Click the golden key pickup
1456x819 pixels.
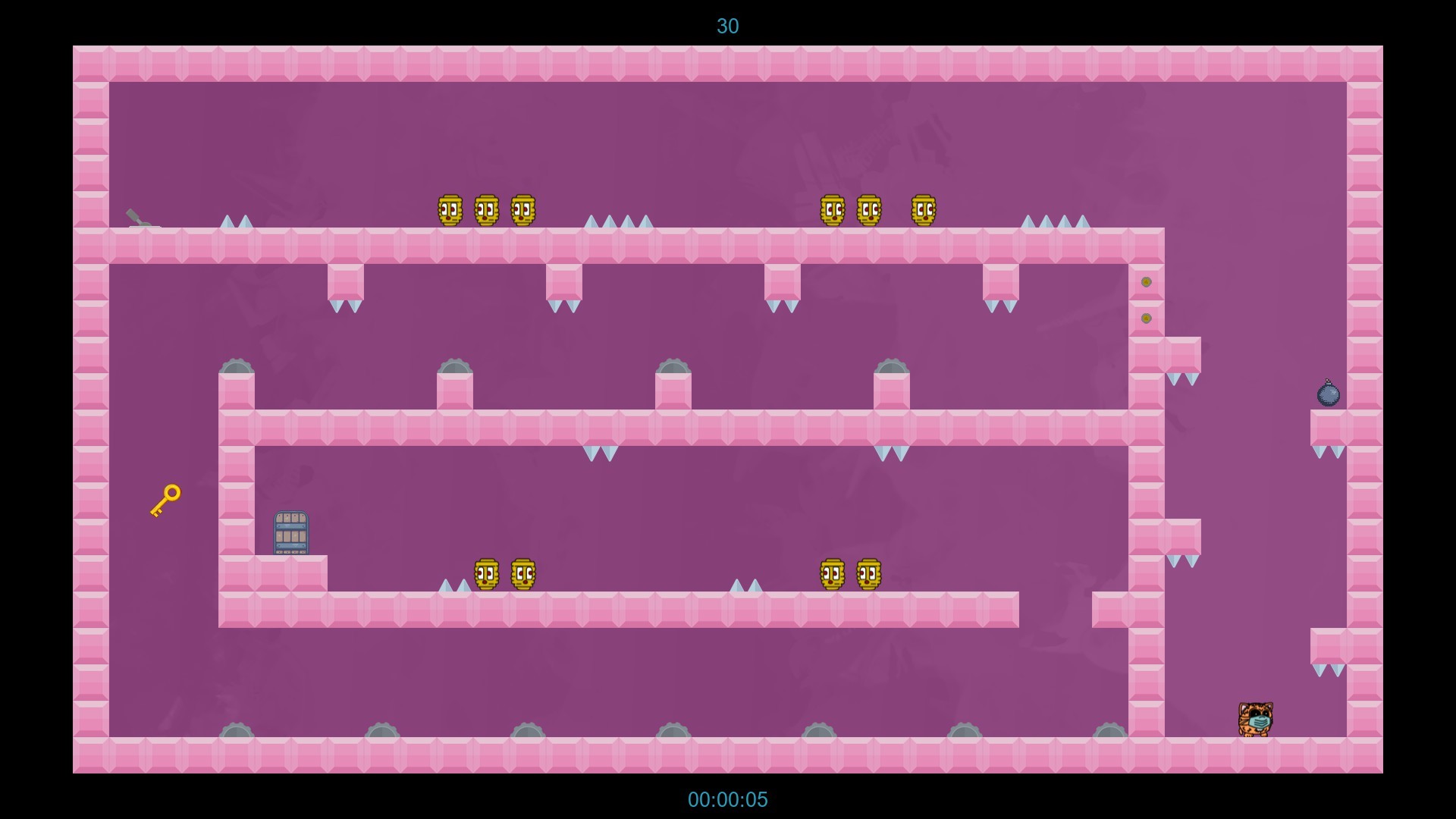pos(164,499)
